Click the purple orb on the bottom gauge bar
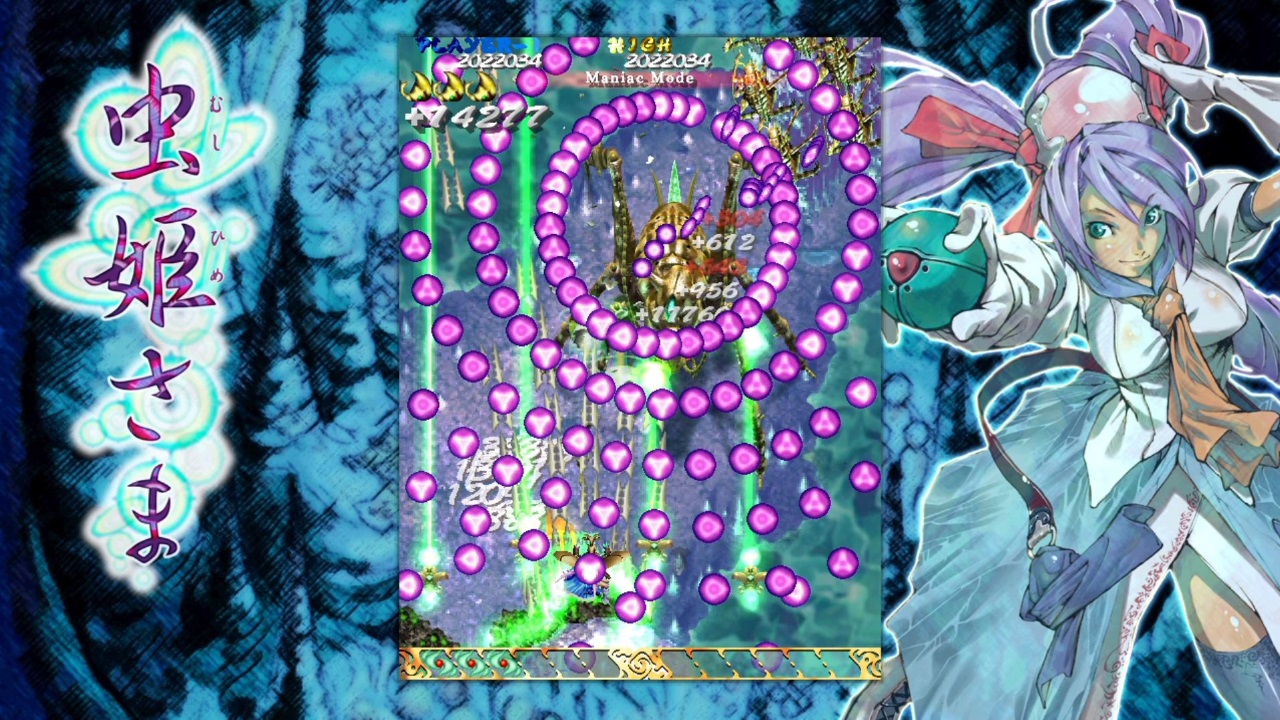The height and width of the screenshot is (720, 1280). tap(579, 660)
